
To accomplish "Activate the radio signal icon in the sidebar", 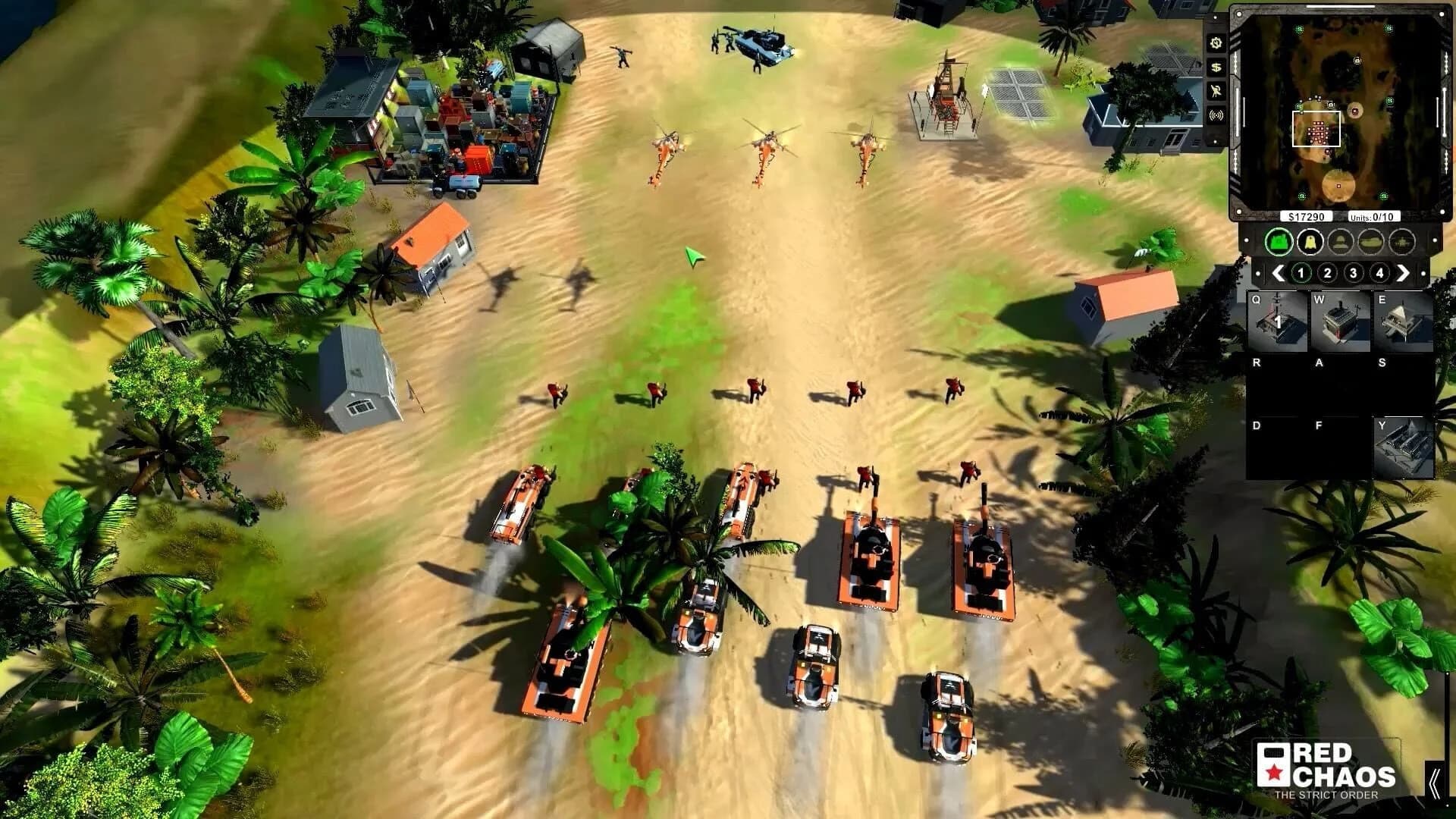I will pyautogui.click(x=1215, y=114).
